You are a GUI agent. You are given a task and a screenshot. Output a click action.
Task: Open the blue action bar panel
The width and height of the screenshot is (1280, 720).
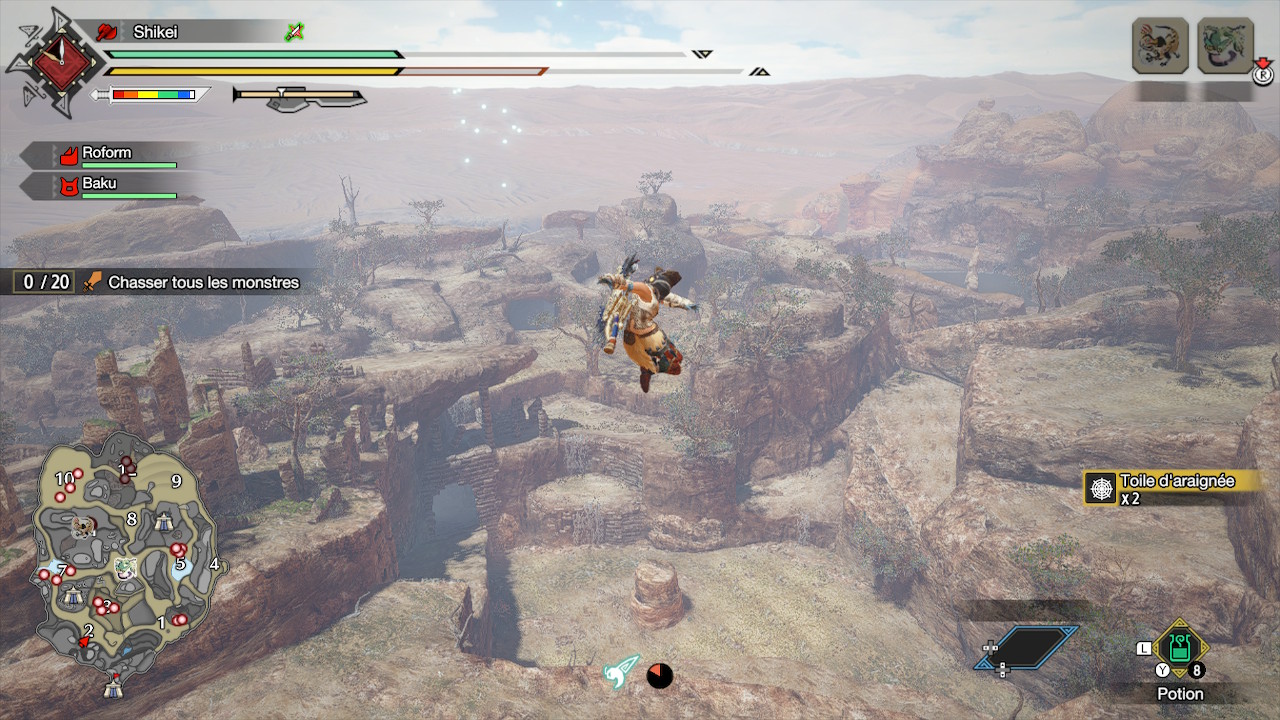point(1028,647)
